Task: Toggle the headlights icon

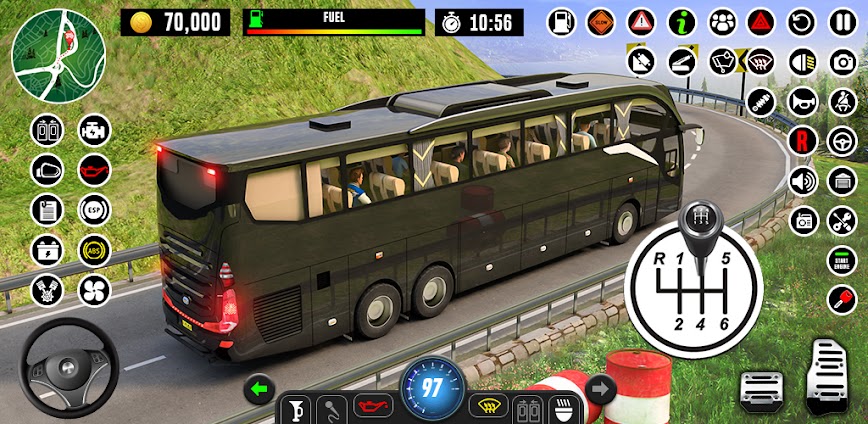Action: [802, 61]
